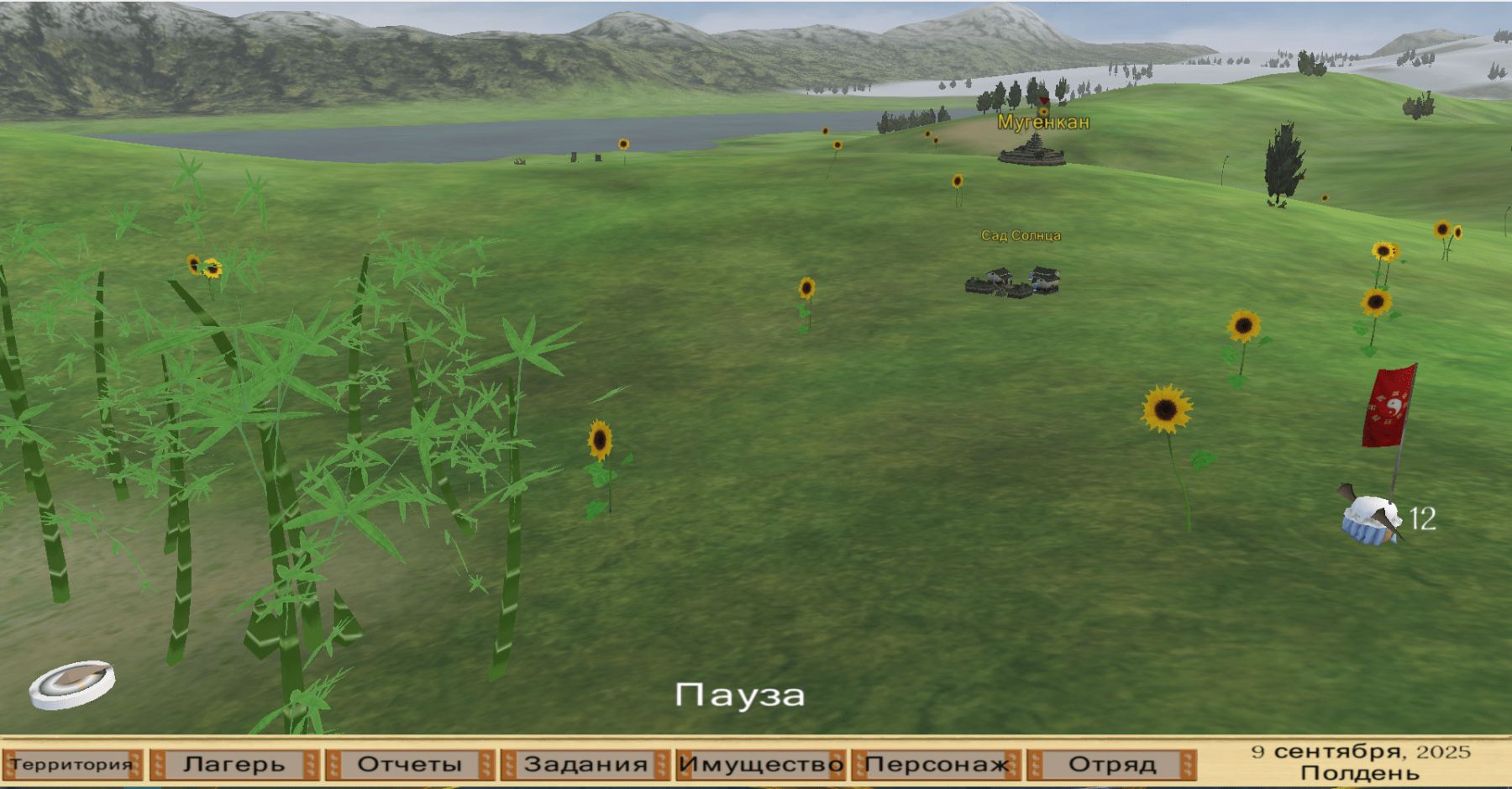
Task: Open the Имущество inventory
Action: coord(761,765)
